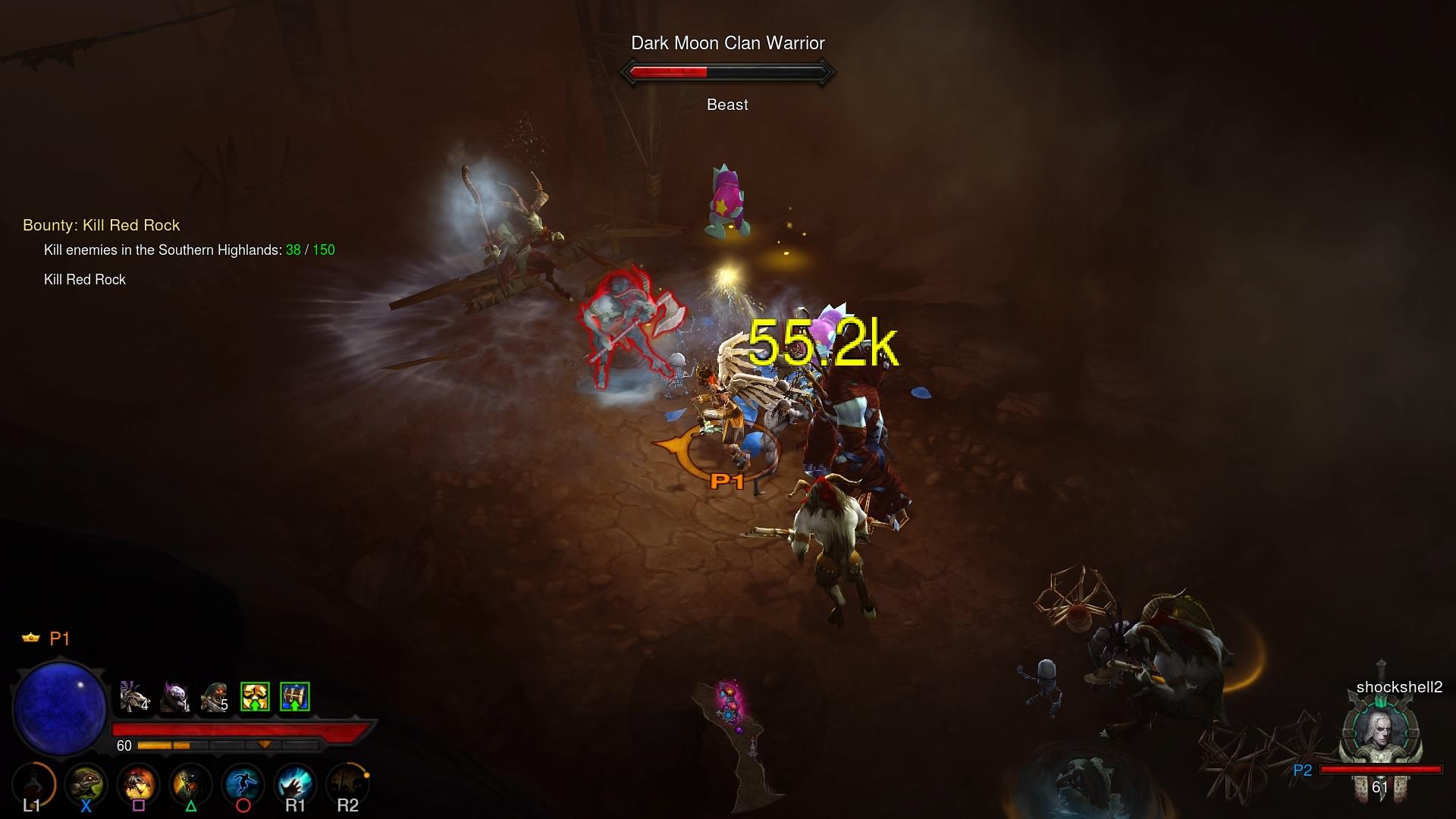Inspect the treasure chest green-arrow buff
This screenshot has height=819, width=1456.
click(x=295, y=696)
